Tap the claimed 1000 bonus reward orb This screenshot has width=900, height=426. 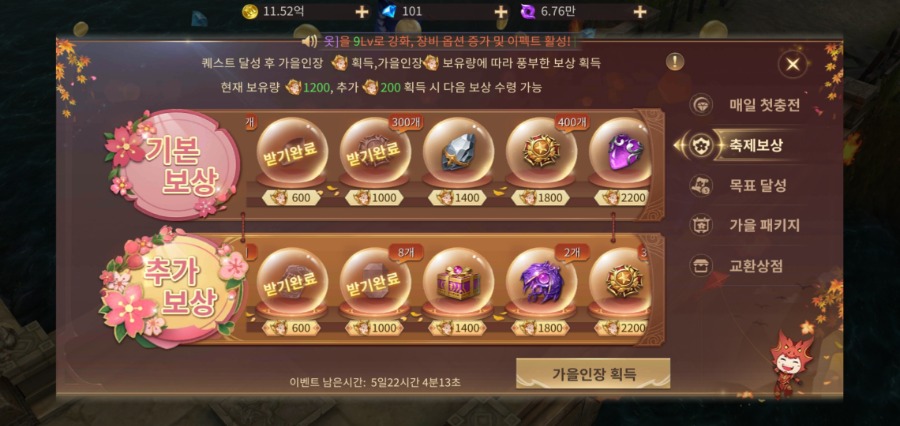(x=375, y=284)
